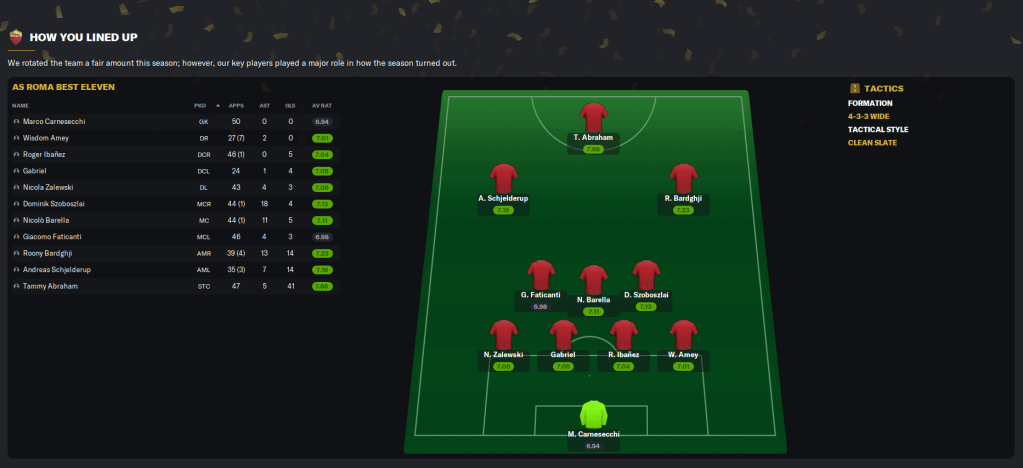Open Nicola Zalewski's player row
1023x468 pixels.
(48, 187)
